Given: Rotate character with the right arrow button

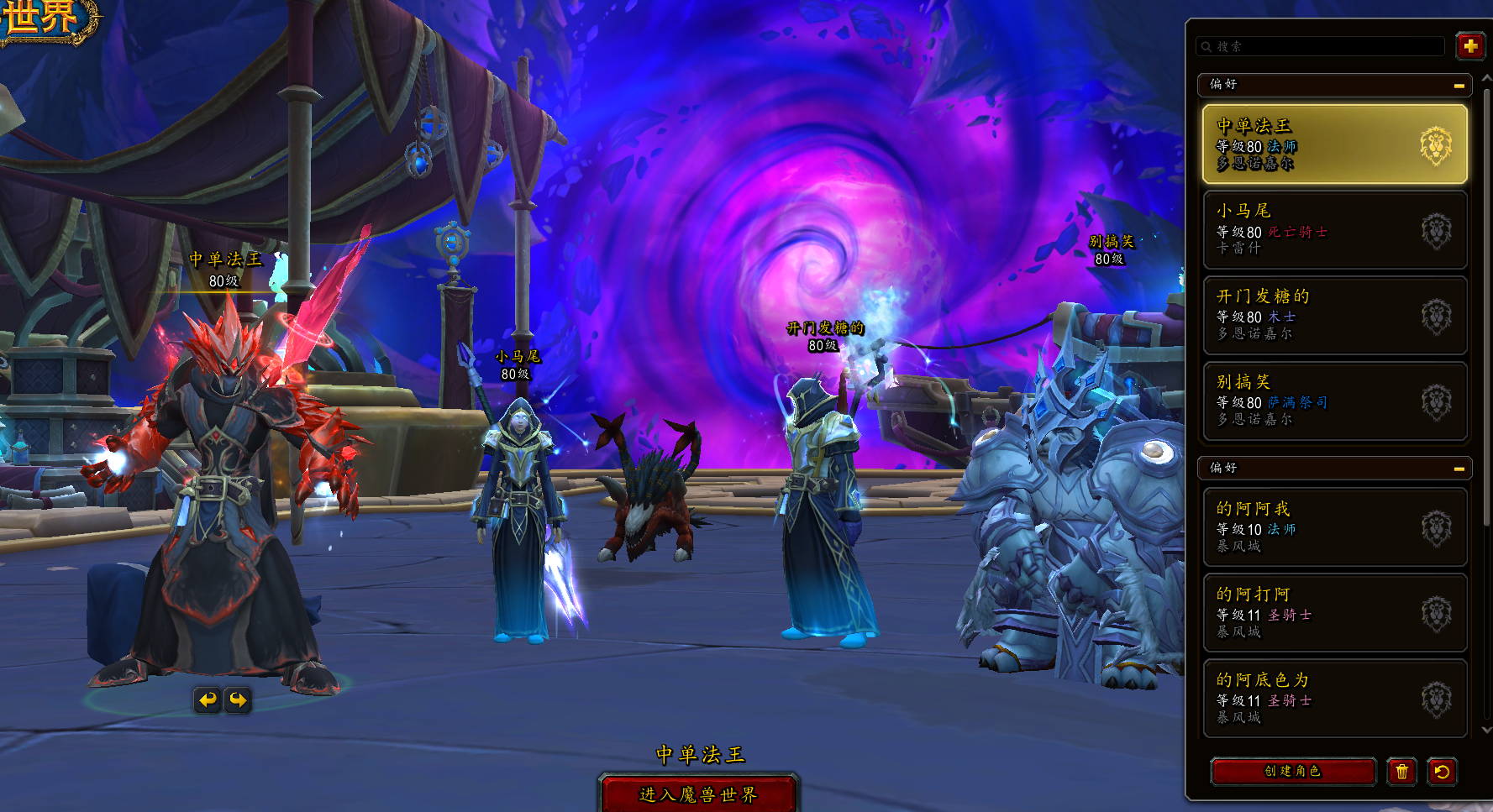Looking at the screenshot, I should (239, 699).
